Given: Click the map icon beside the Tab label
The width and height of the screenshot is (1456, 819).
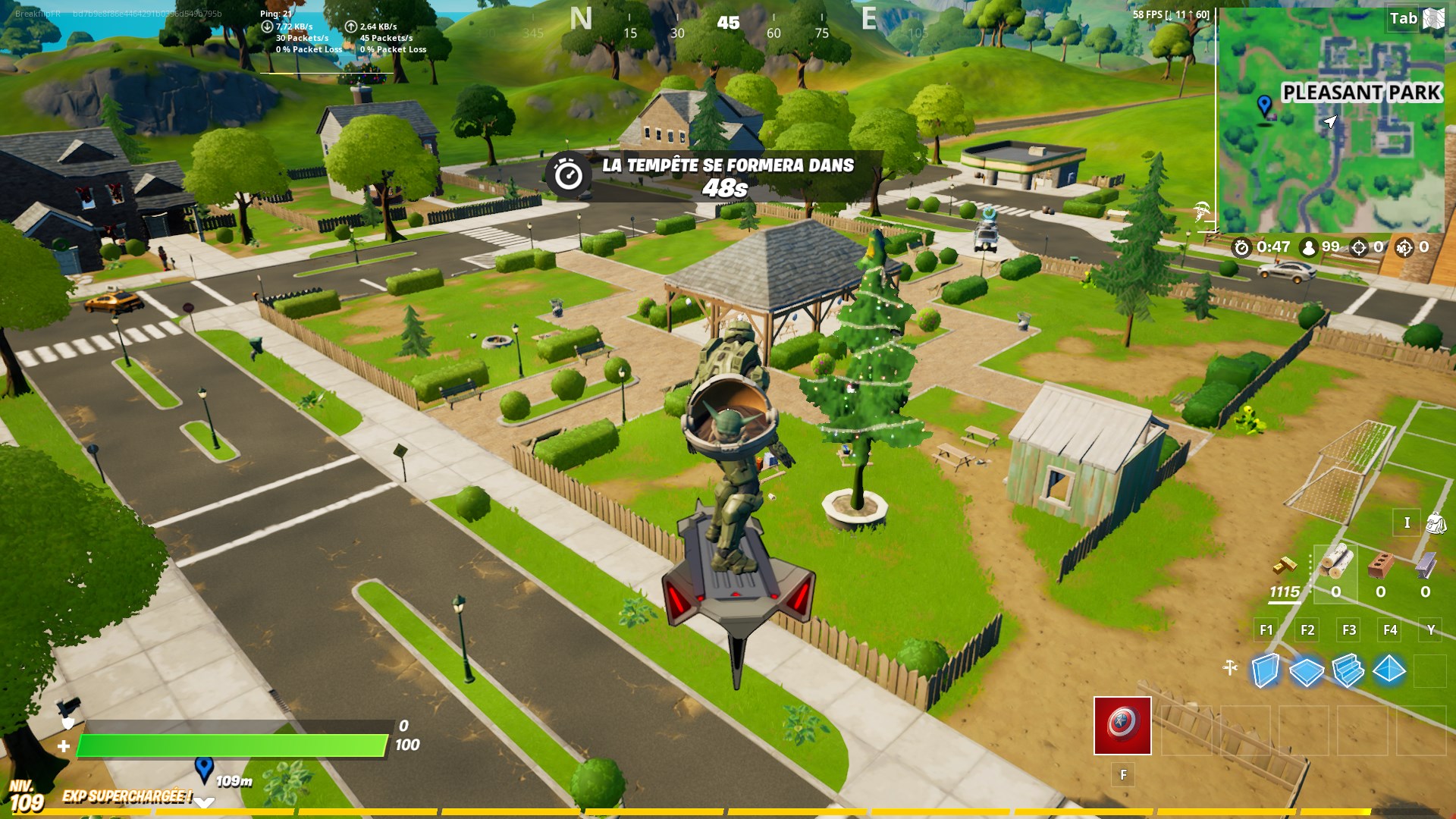Looking at the screenshot, I should point(1432,17).
